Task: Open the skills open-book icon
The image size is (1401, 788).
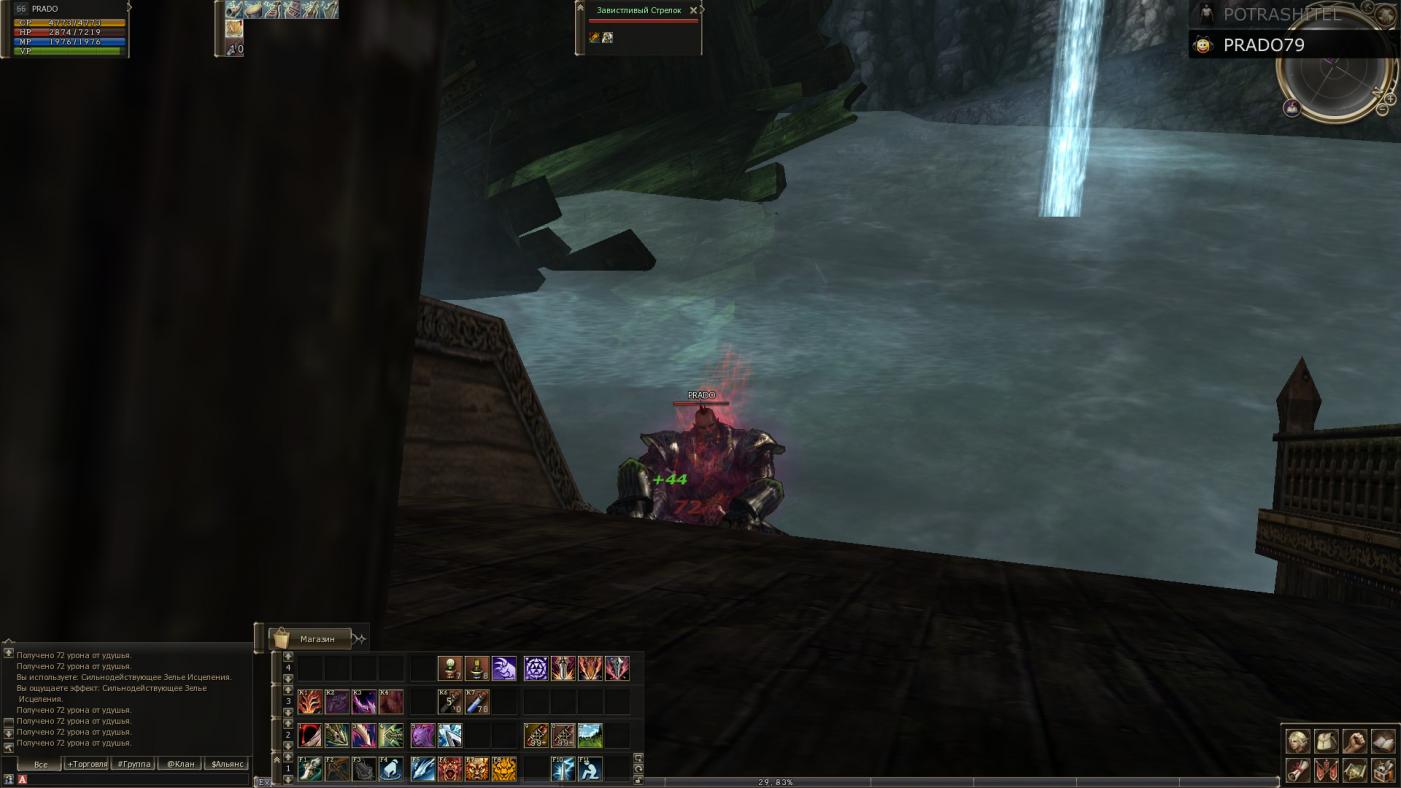Action: (1383, 741)
